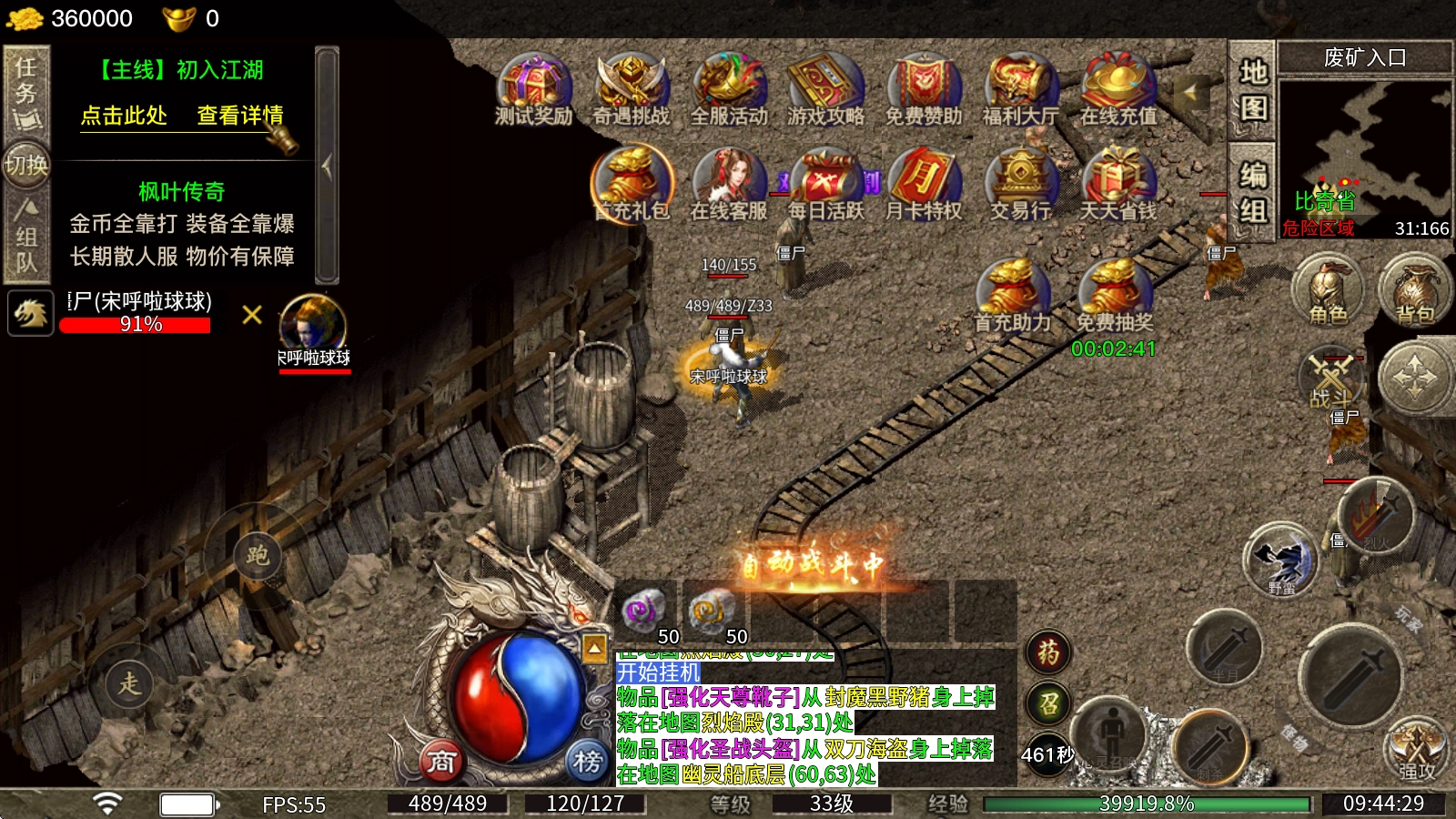View quest details via 查看详情
The height and width of the screenshot is (819, 1456).
[240, 116]
